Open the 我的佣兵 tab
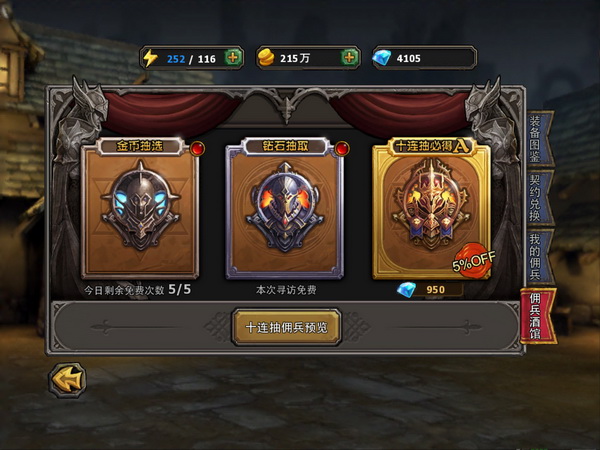This screenshot has width=600, height=450. (x=535, y=255)
